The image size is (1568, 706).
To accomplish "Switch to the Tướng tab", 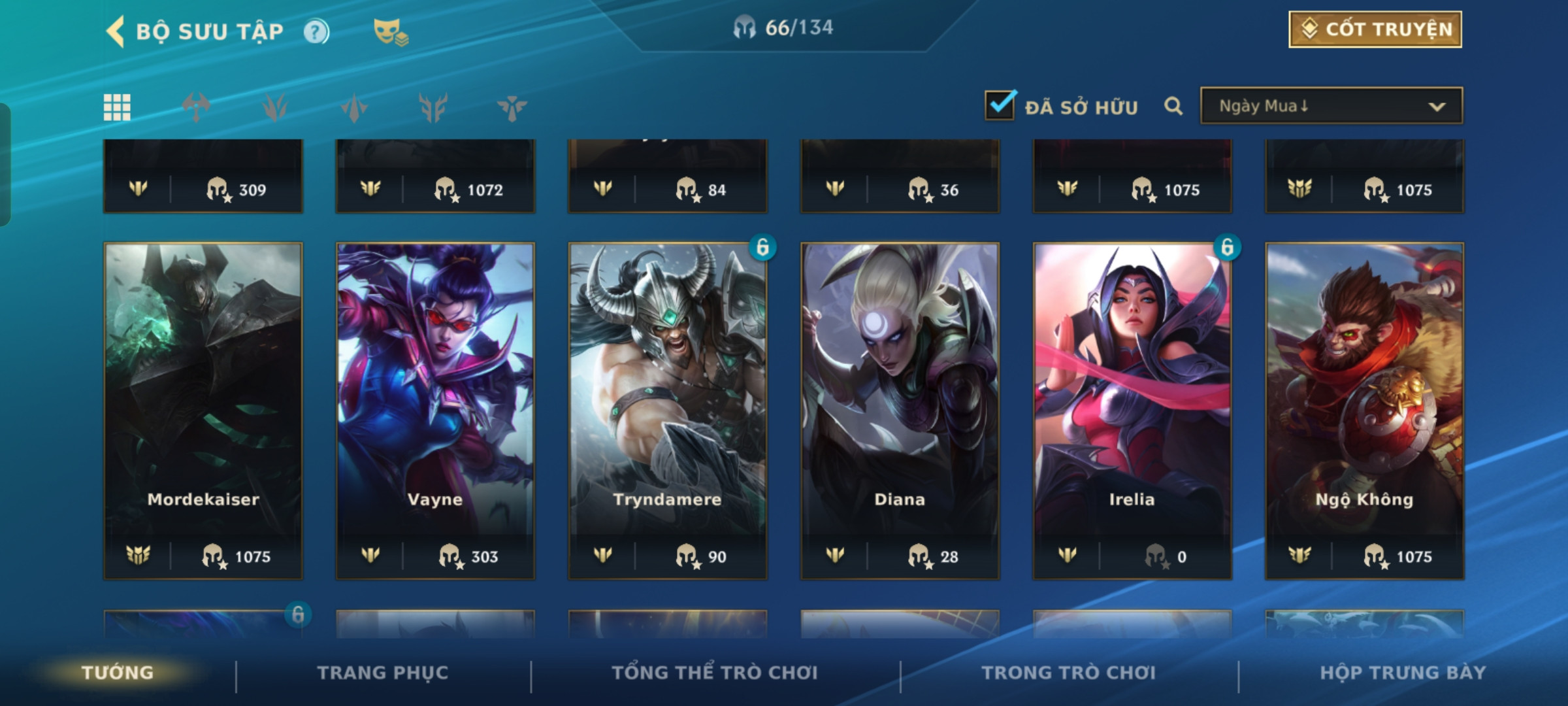I will 118,673.
